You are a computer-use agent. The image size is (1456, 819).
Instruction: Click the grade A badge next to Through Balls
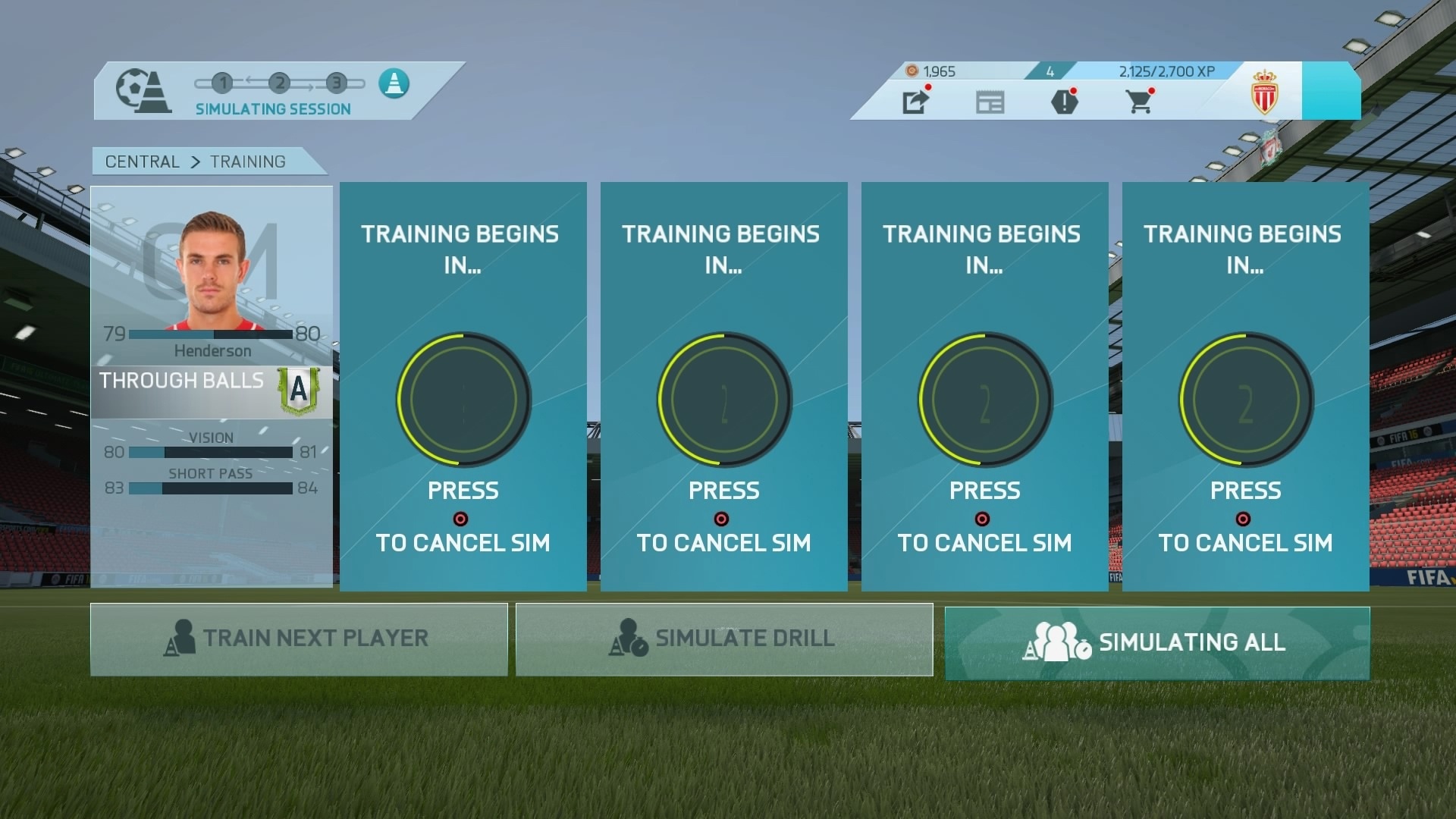(x=297, y=388)
